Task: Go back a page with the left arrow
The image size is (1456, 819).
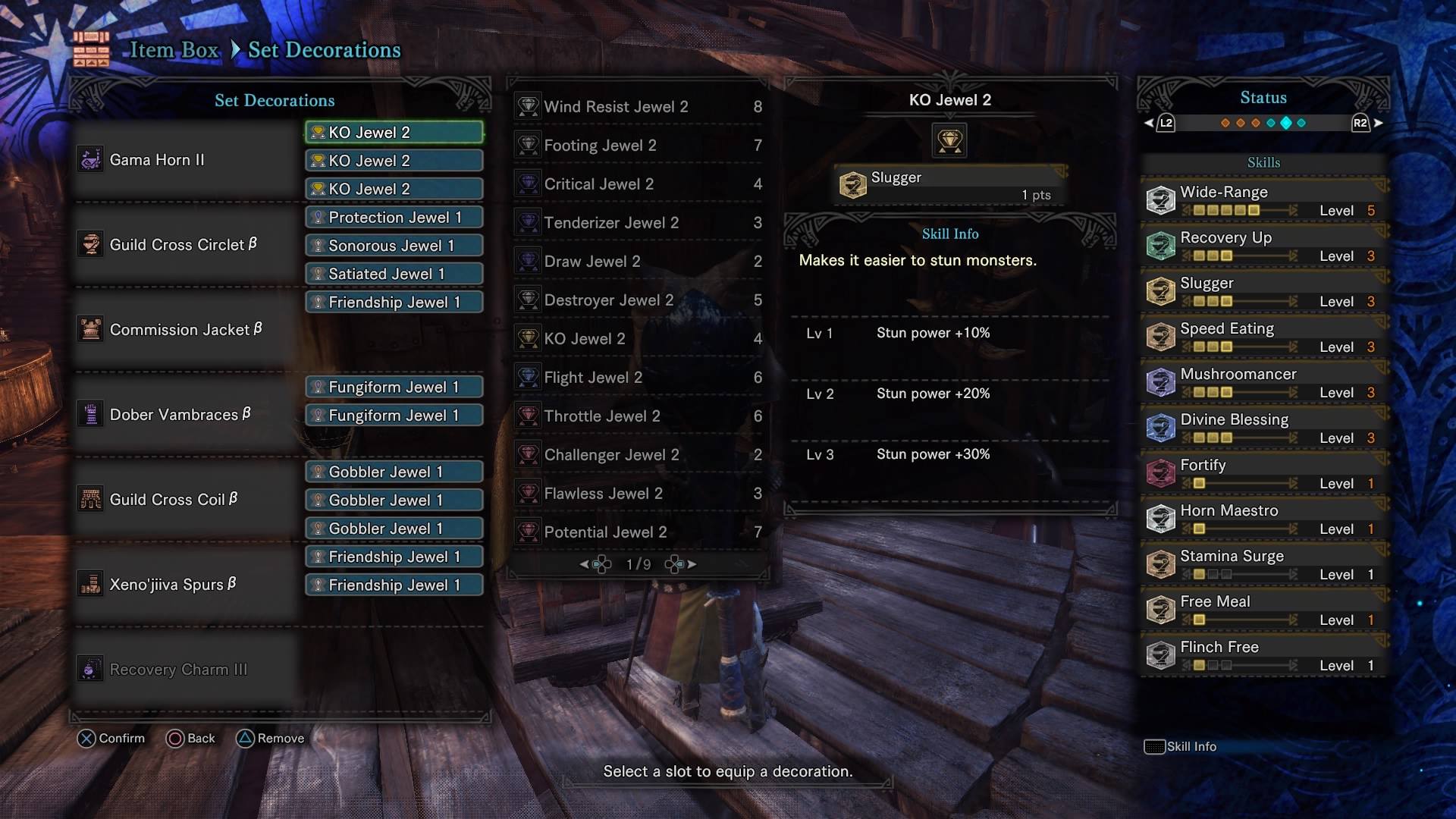Action: point(585,563)
